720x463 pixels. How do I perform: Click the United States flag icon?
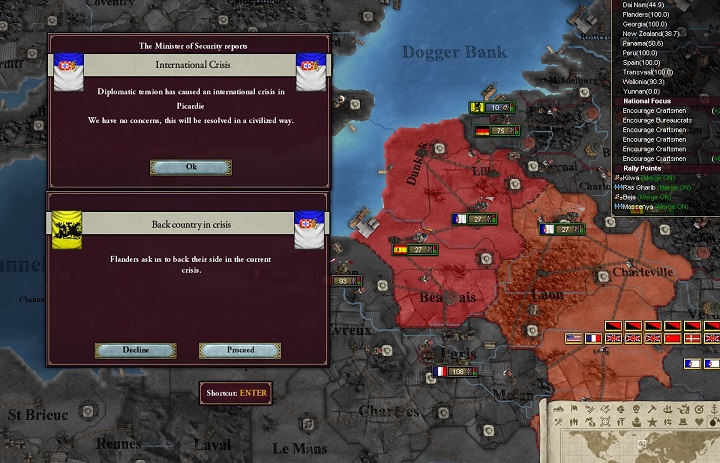click(x=573, y=339)
